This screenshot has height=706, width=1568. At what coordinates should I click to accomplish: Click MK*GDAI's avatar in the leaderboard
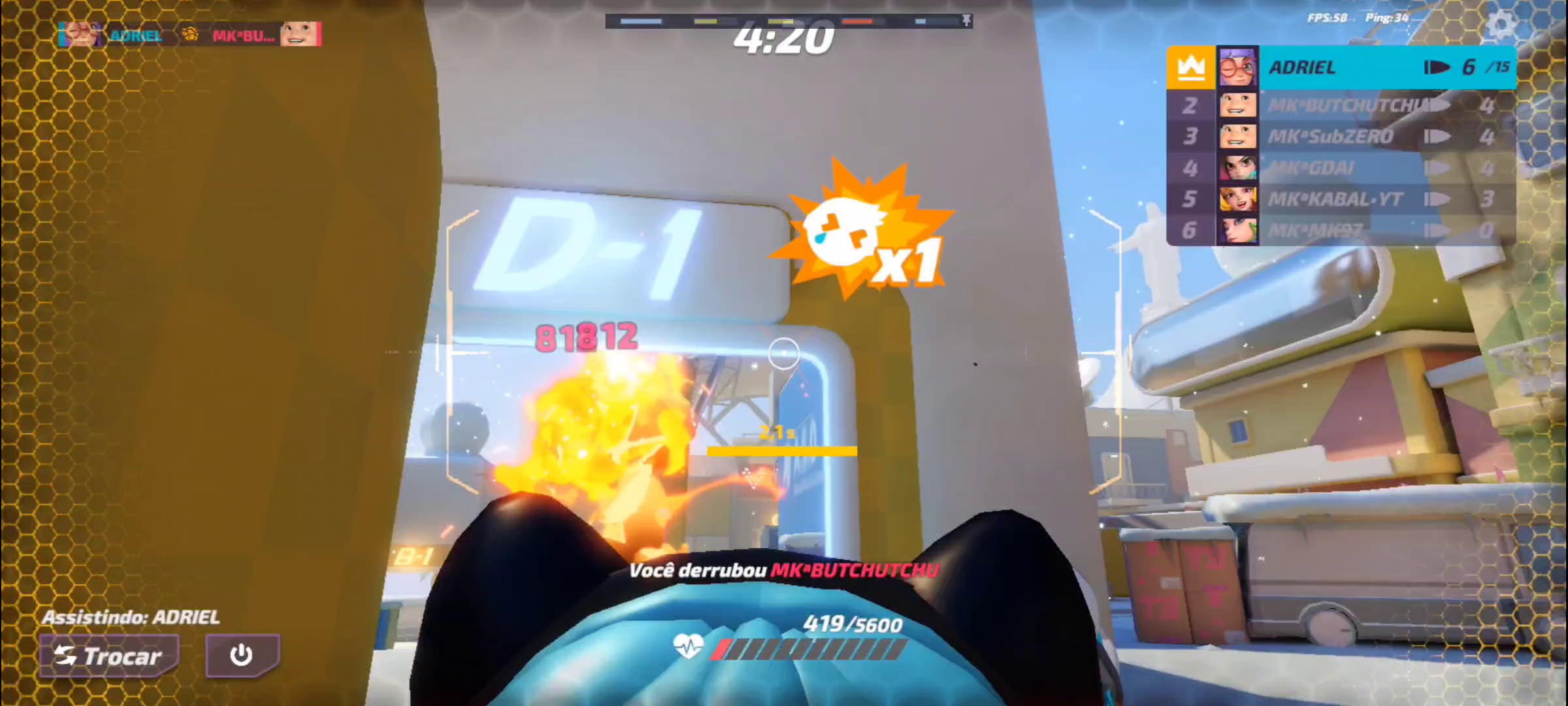pos(1240,167)
